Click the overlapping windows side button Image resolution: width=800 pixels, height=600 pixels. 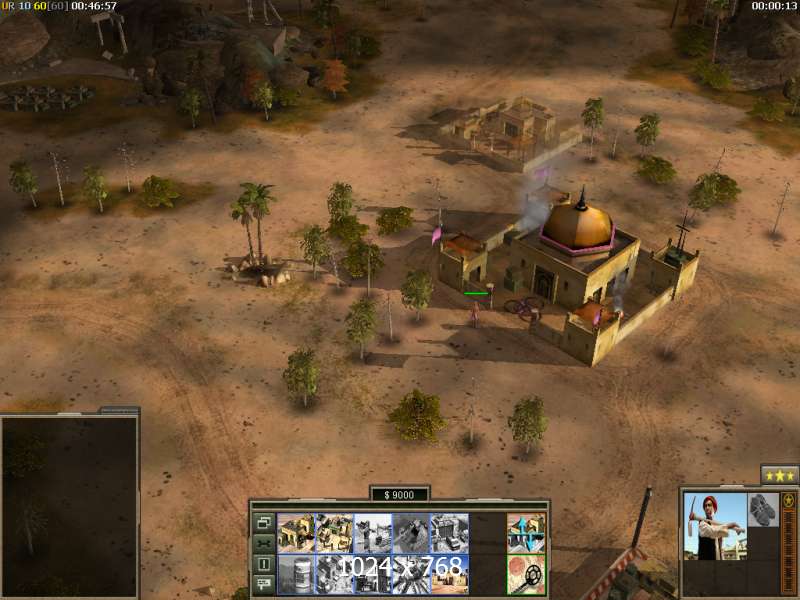pos(264,522)
